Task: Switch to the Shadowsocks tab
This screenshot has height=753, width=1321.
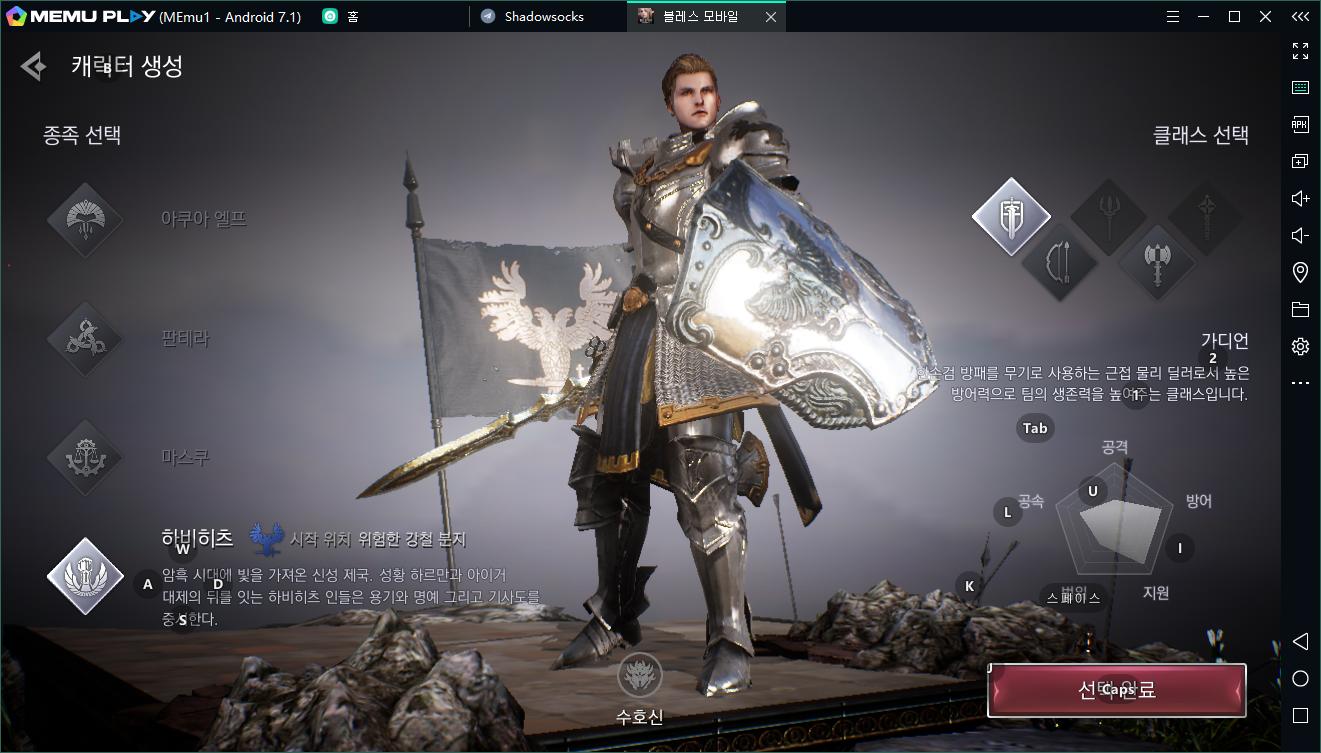Action: coord(544,16)
